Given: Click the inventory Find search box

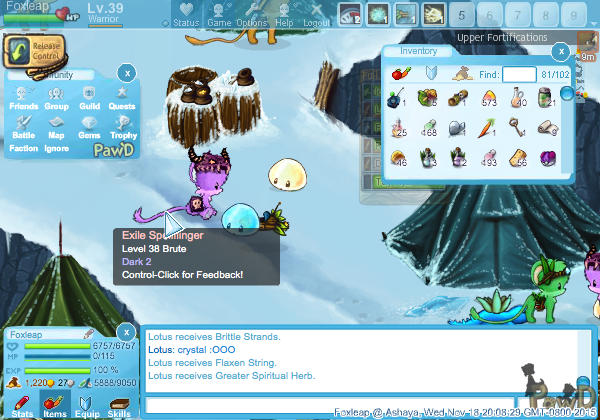Looking at the screenshot, I should (x=519, y=74).
